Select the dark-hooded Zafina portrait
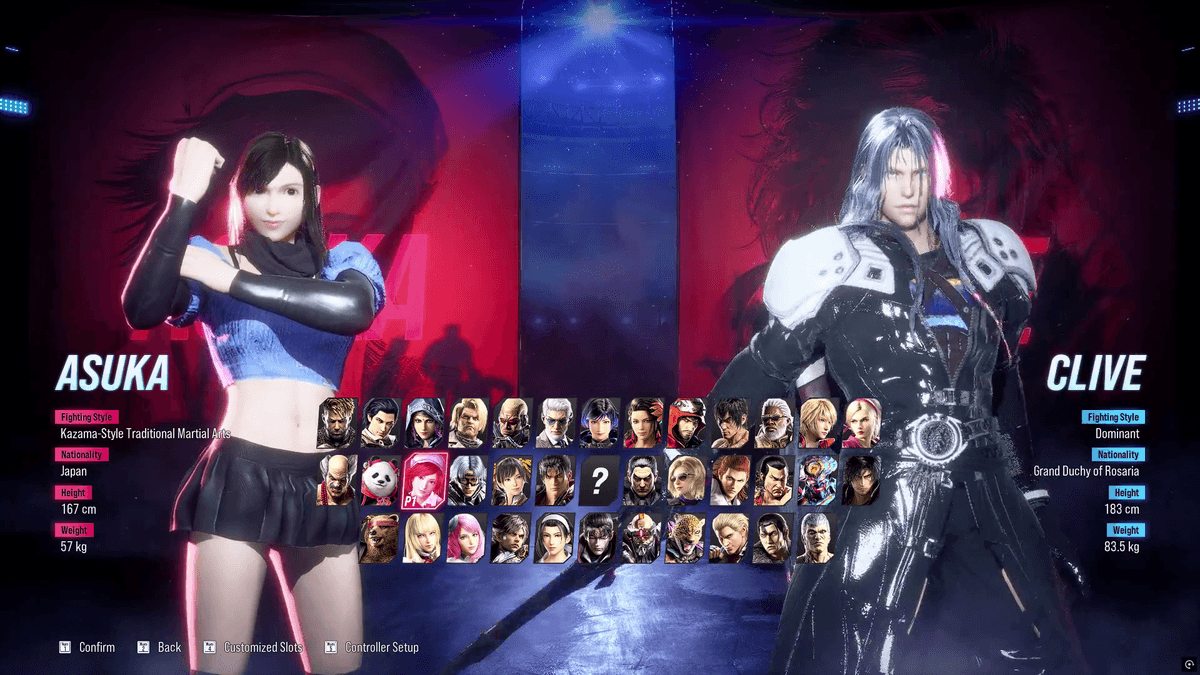 [x=423, y=423]
